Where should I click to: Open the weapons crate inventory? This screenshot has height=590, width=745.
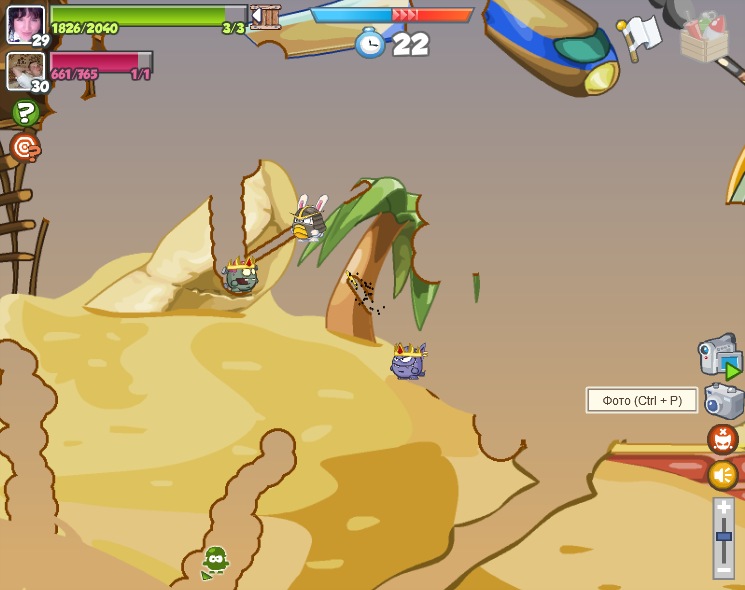[704, 37]
